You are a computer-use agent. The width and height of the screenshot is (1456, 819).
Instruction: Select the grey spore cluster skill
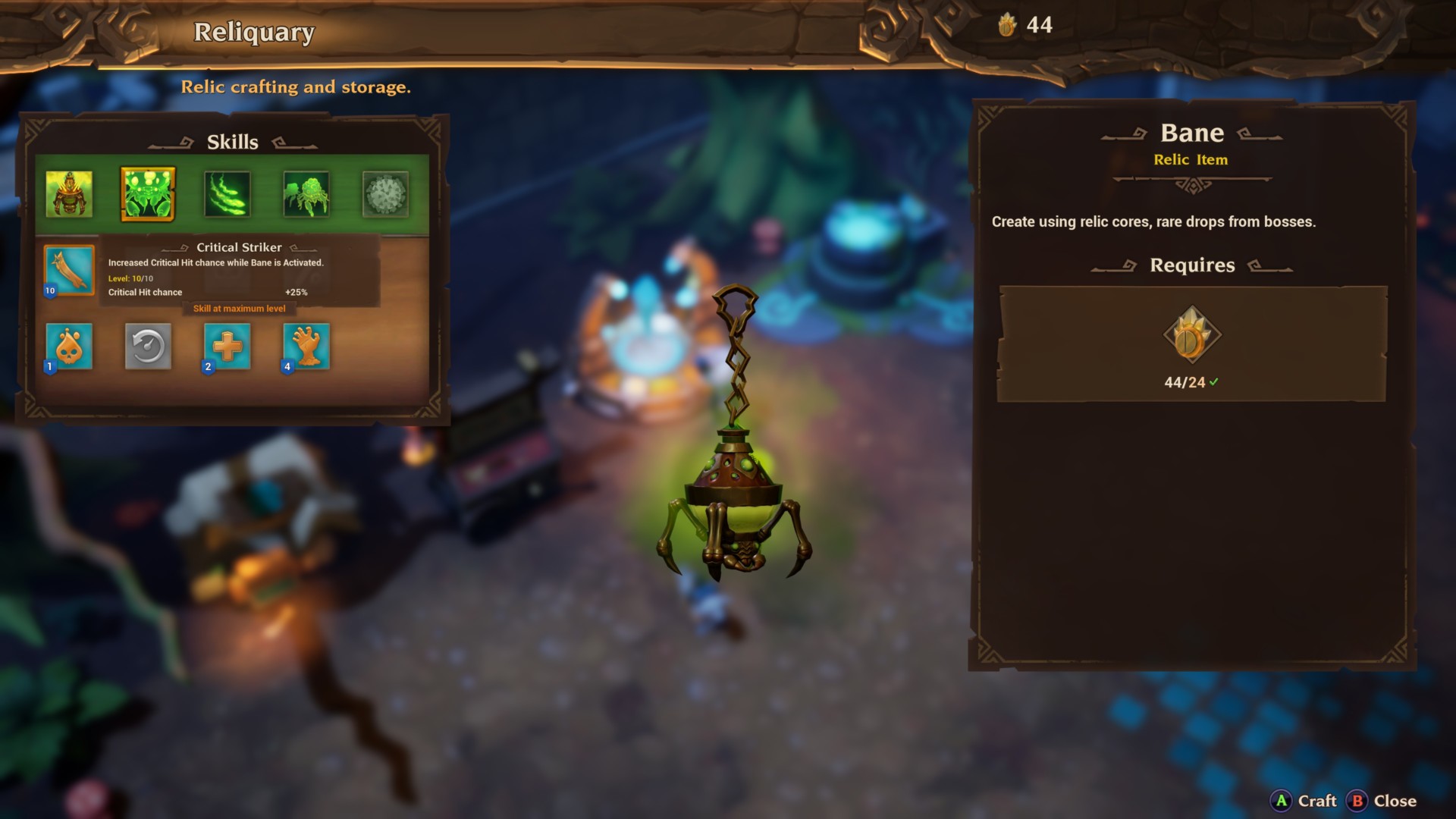pyautogui.click(x=384, y=194)
